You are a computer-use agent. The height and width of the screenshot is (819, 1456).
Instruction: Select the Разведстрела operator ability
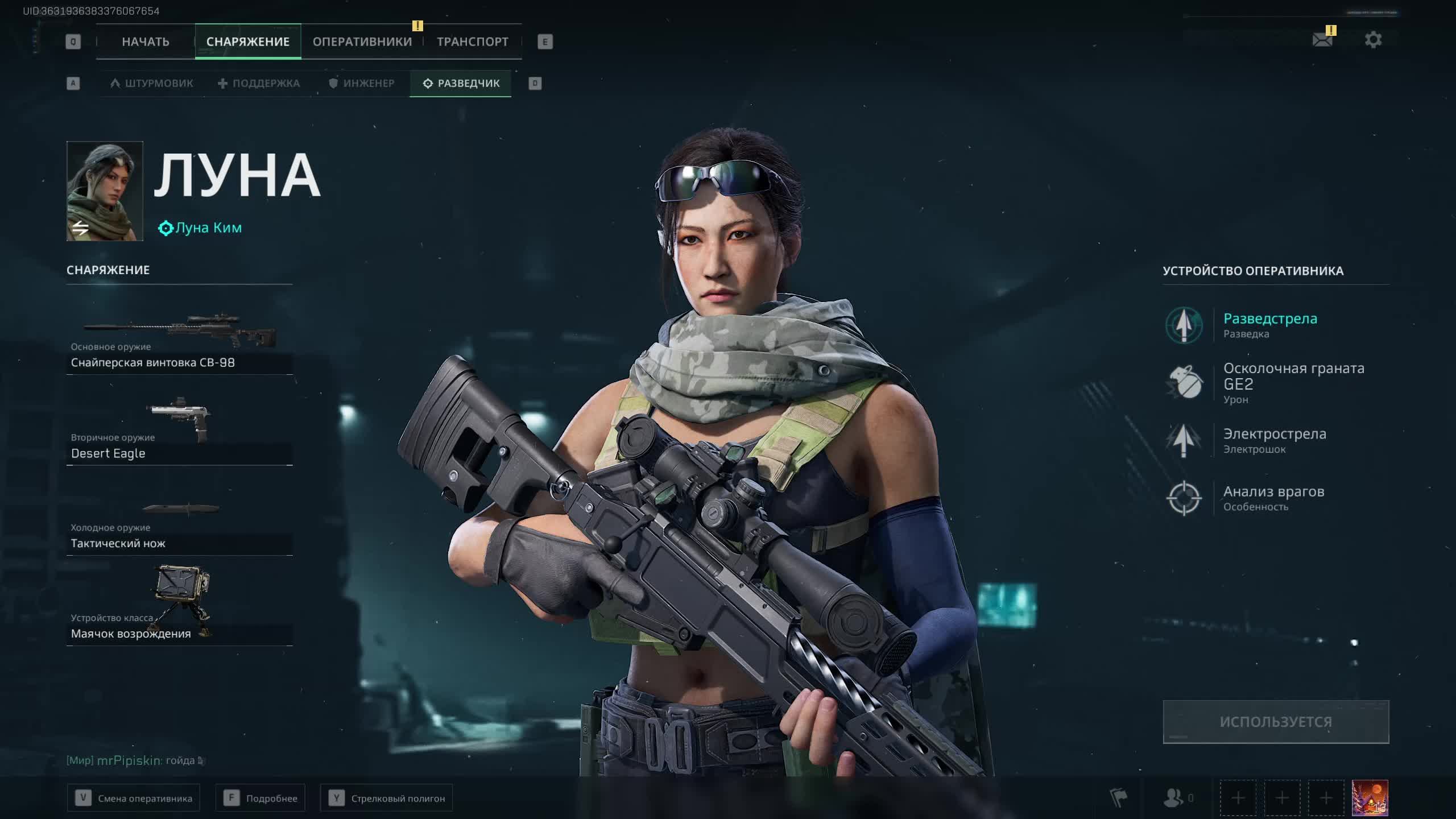(1269, 325)
